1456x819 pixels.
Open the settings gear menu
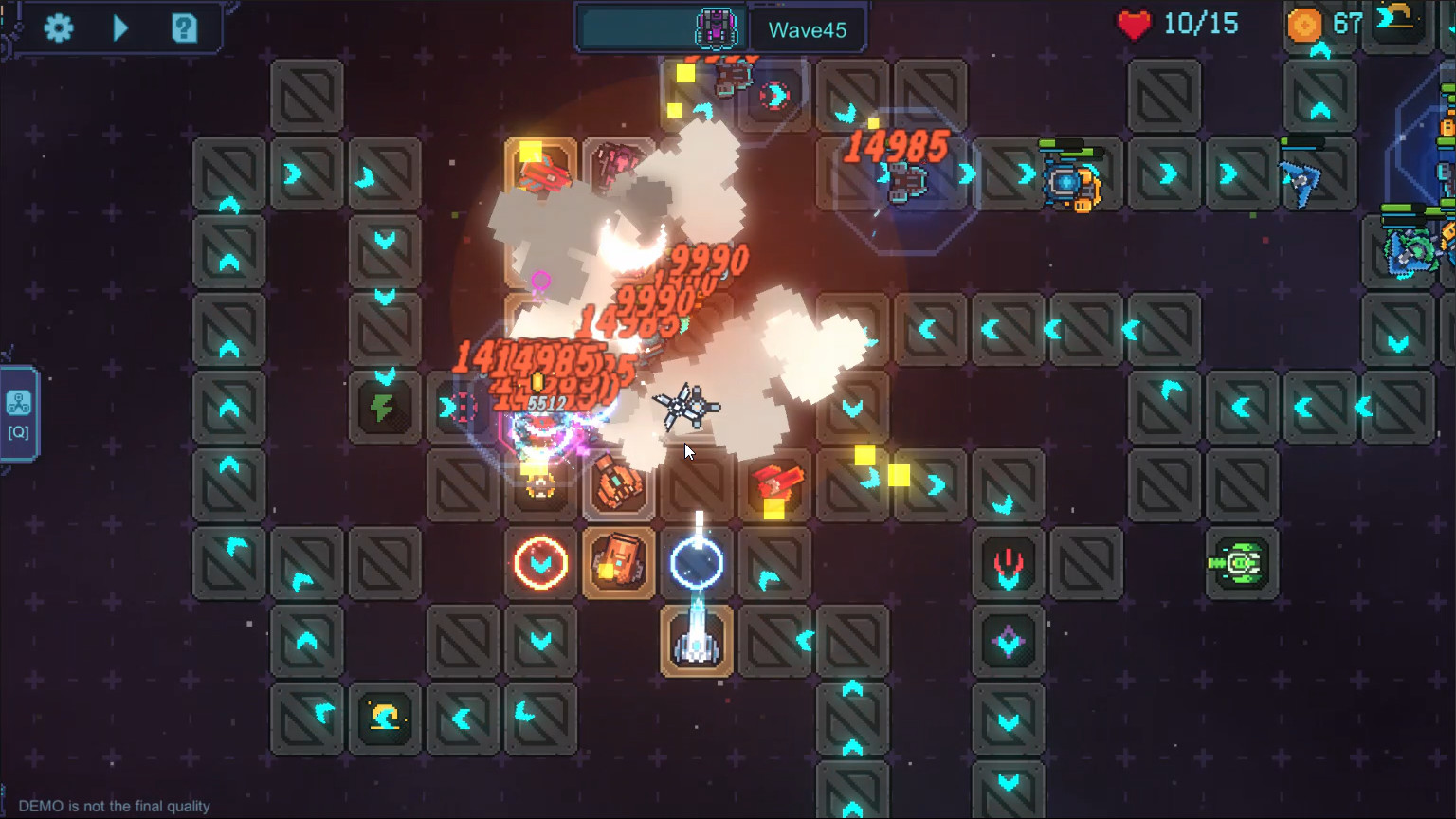[59, 27]
